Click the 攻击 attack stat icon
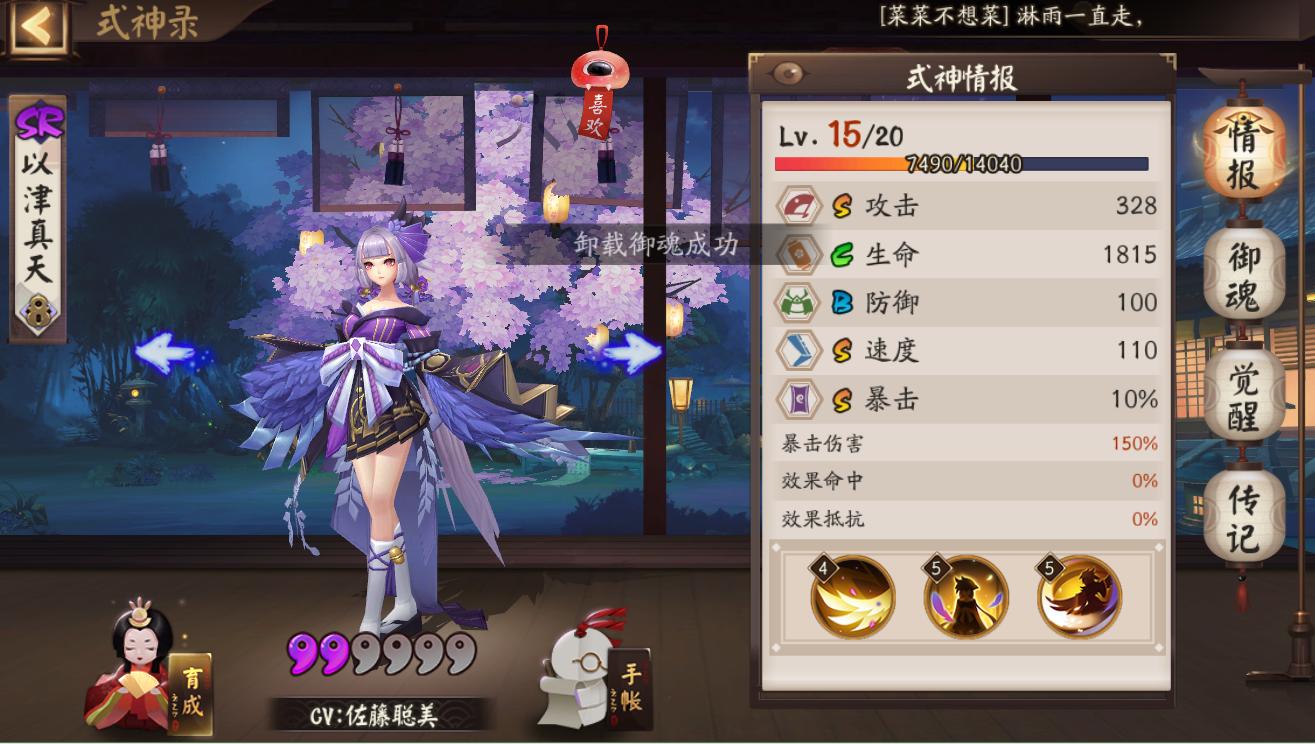Viewport: 1315px width, 744px height. pyautogui.click(x=798, y=206)
